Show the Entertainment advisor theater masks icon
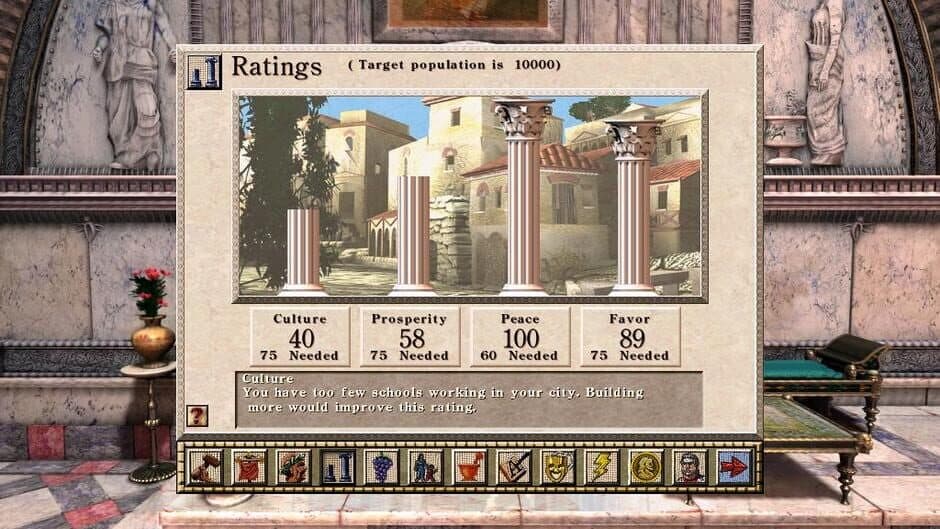Image resolution: width=940 pixels, height=529 pixels. 557,467
